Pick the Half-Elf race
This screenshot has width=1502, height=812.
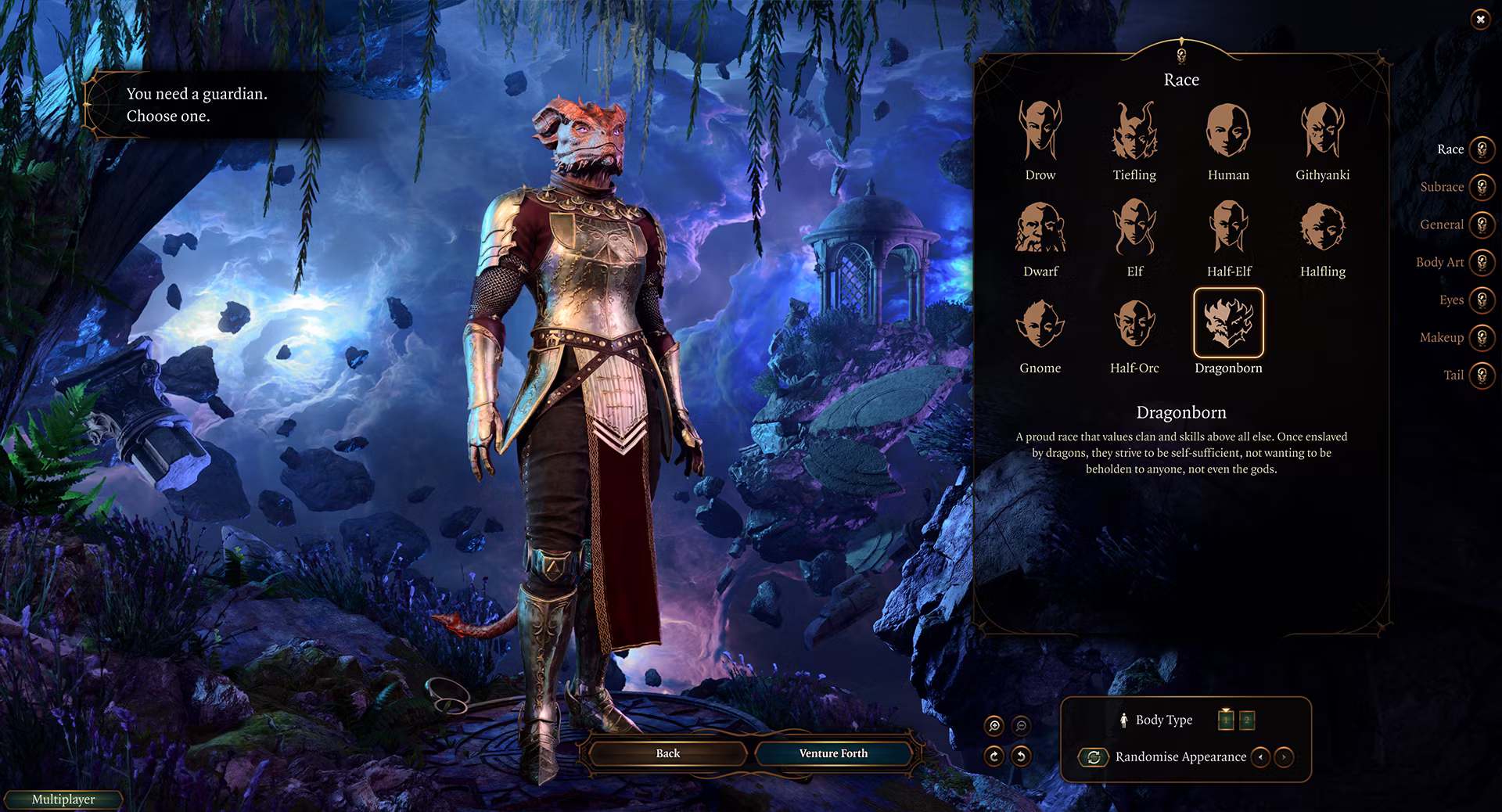click(1228, 228)
